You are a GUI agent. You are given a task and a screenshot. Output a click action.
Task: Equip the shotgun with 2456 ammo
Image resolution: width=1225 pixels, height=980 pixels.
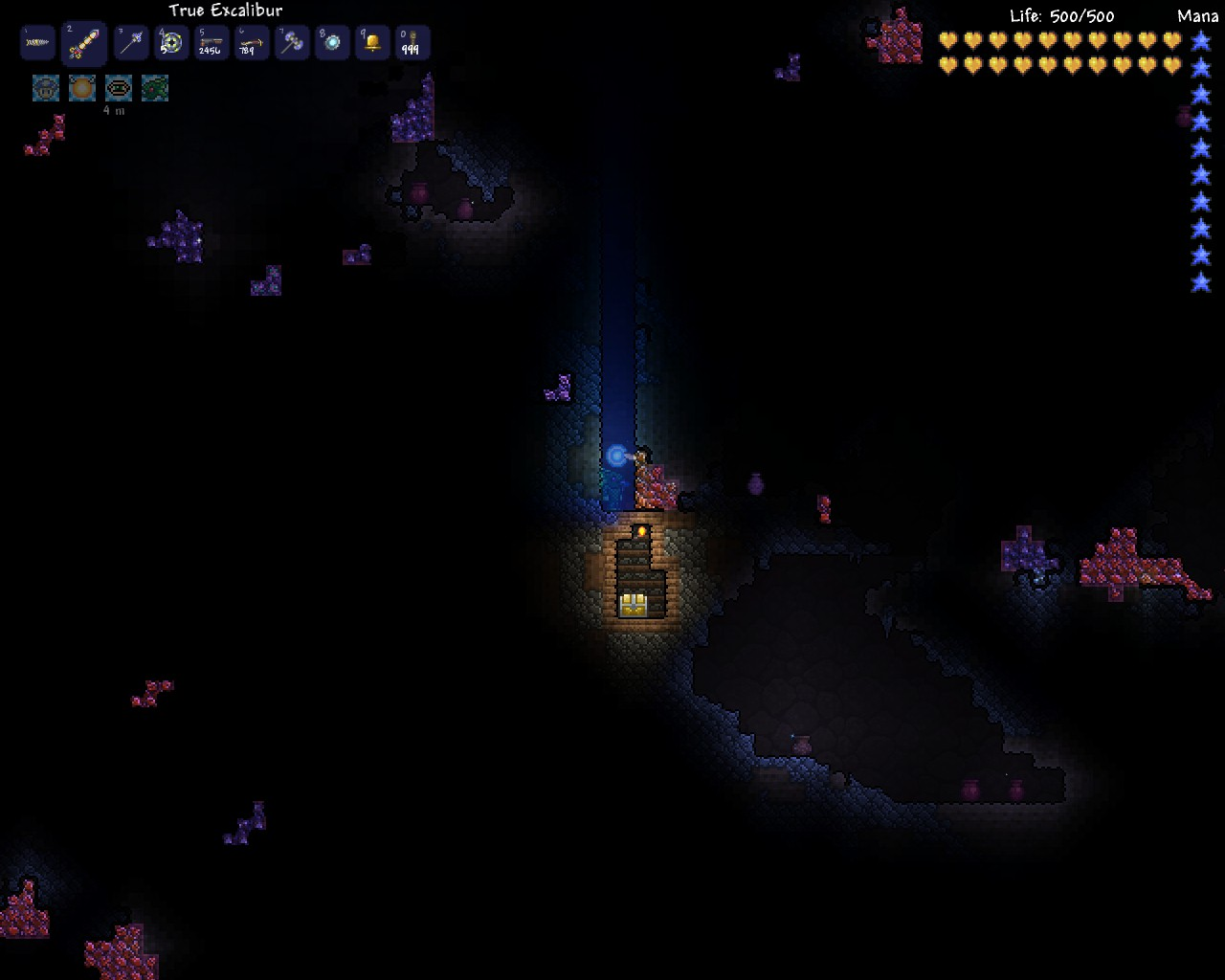coord(212,43)
